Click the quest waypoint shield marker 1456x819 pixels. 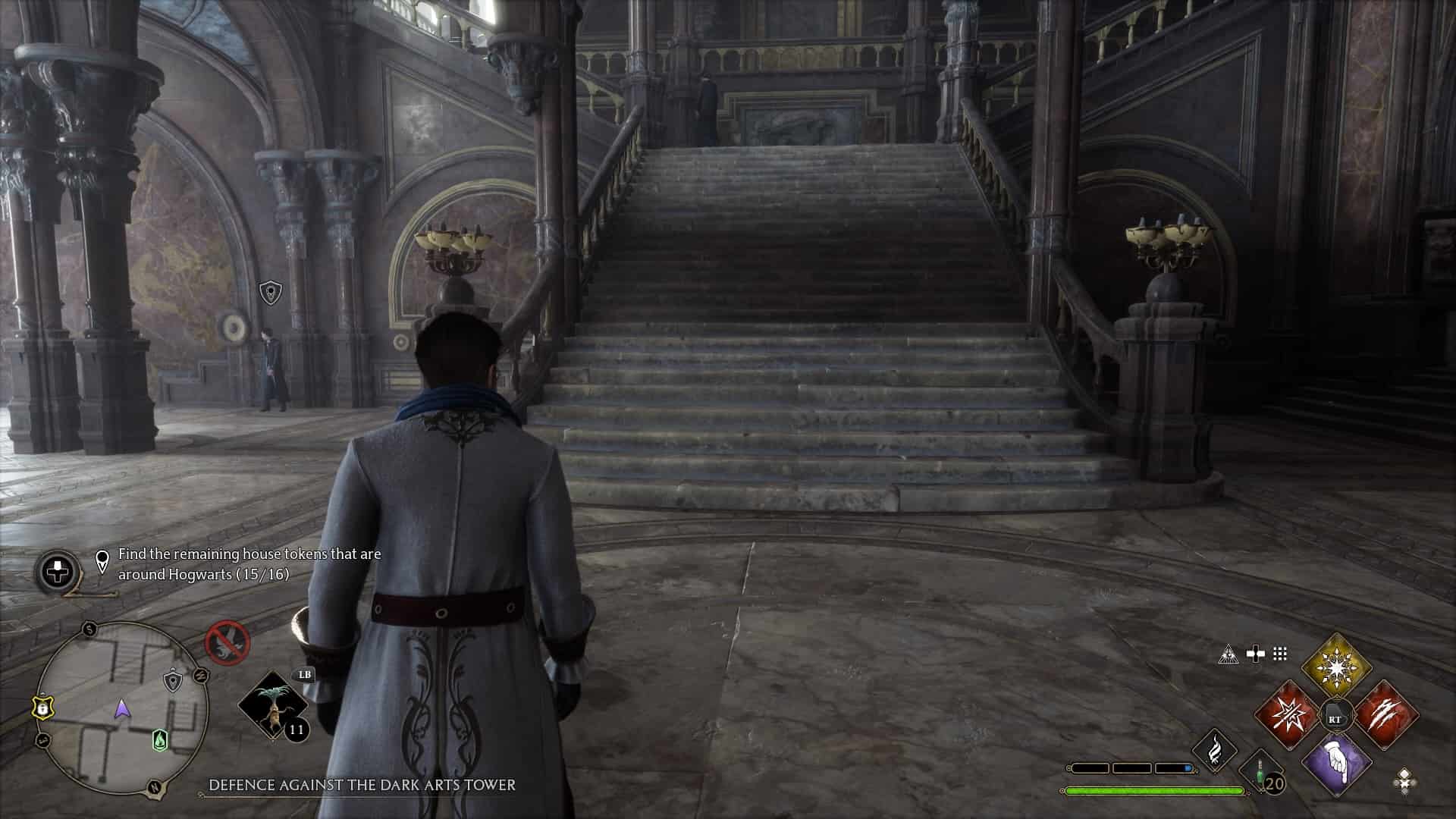270,292
